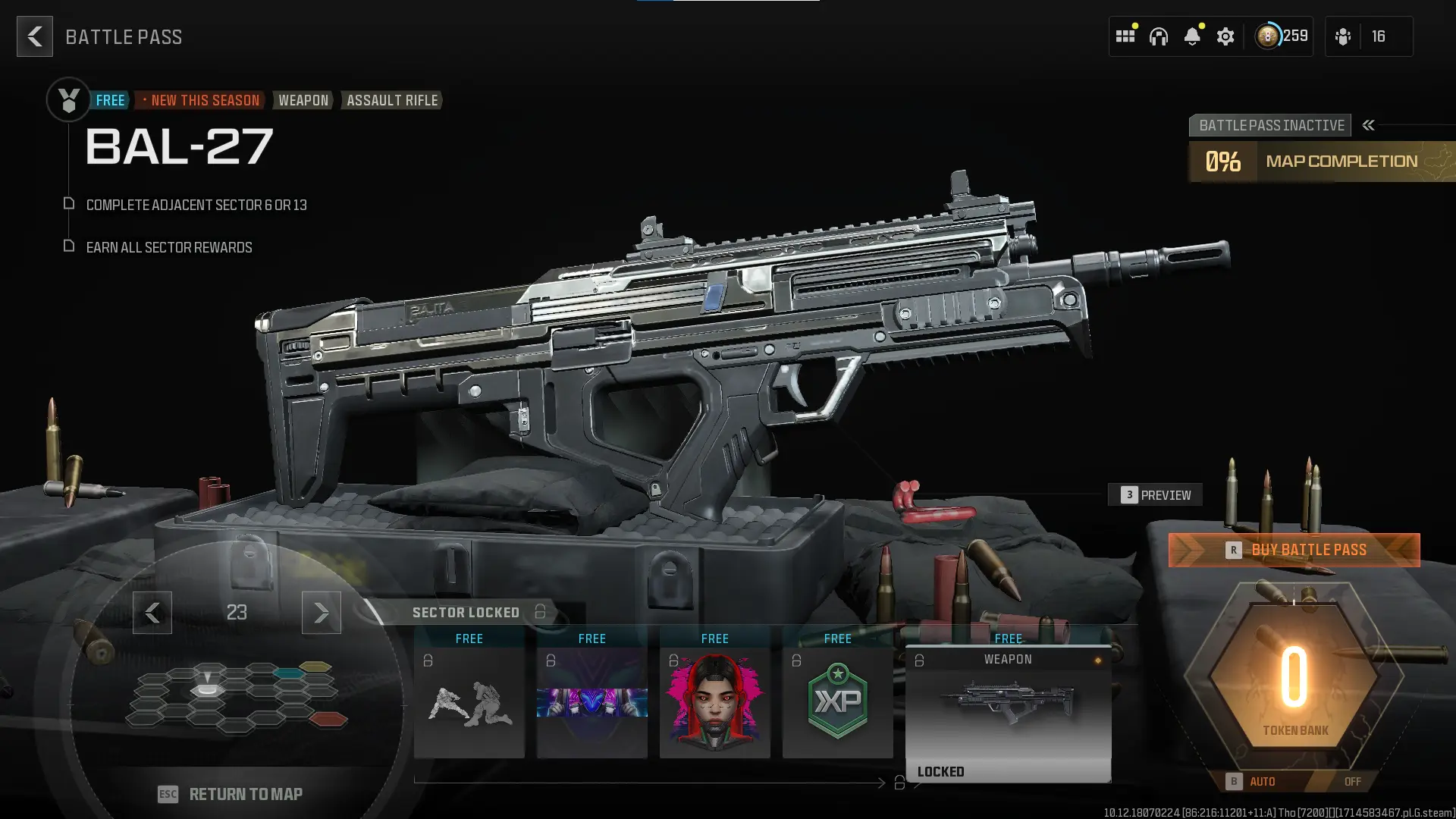Open the ASSAULT RIFLE category label

pos(391,100)
